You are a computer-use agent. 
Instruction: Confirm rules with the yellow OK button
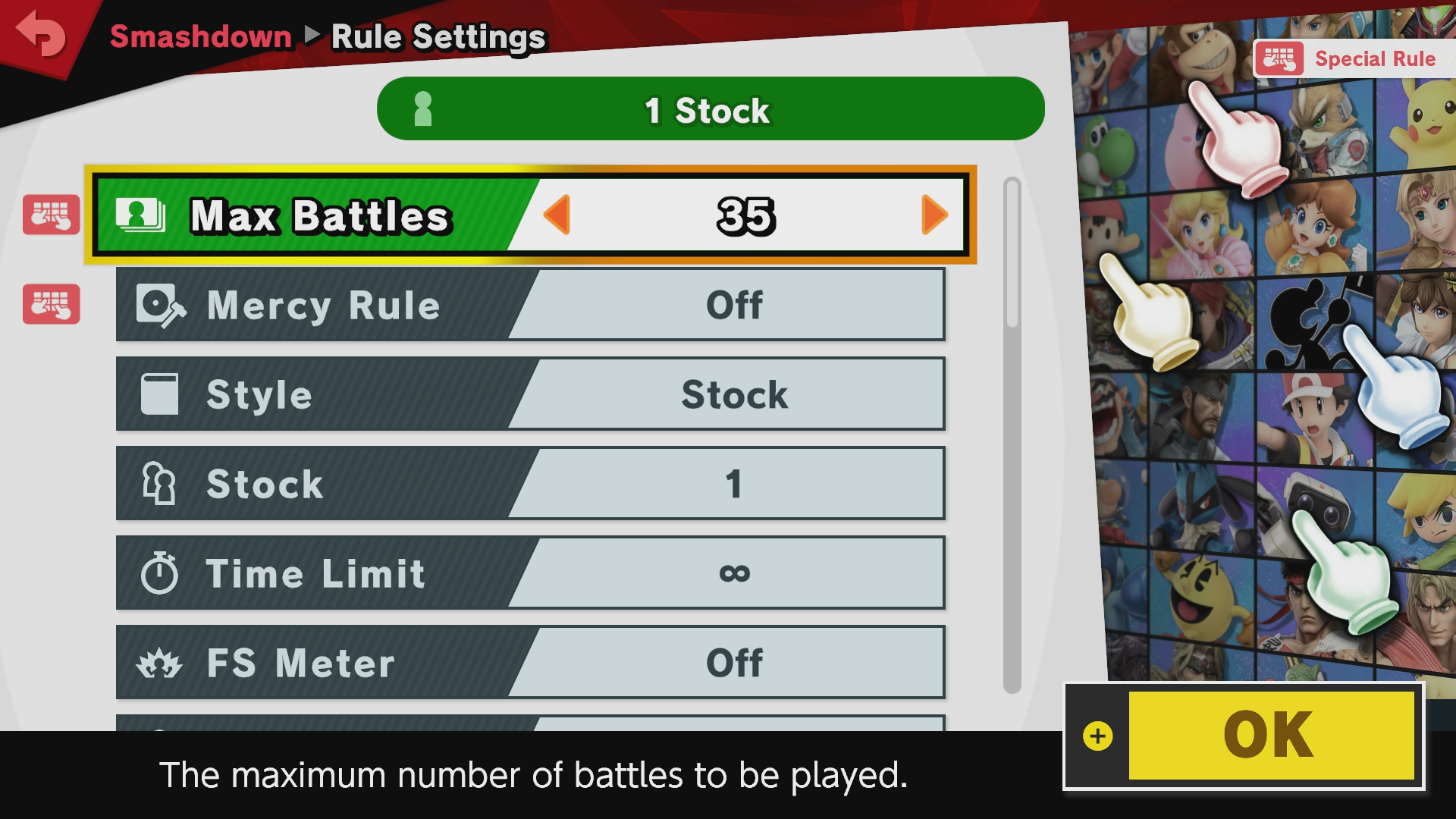[x=1271, y=735]
